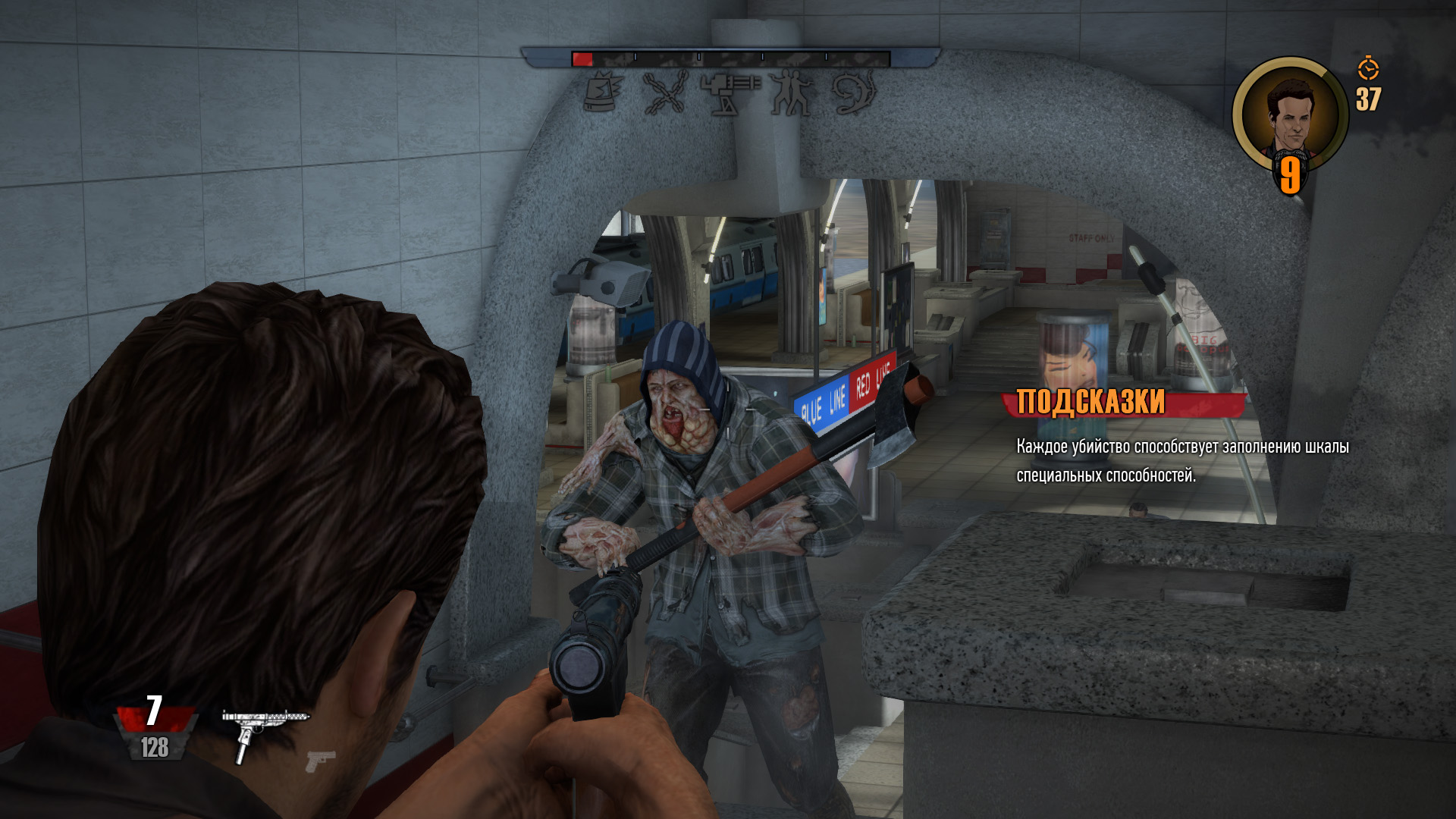Activate the minigun turret special ability
1456x819 pixels.
729,93
